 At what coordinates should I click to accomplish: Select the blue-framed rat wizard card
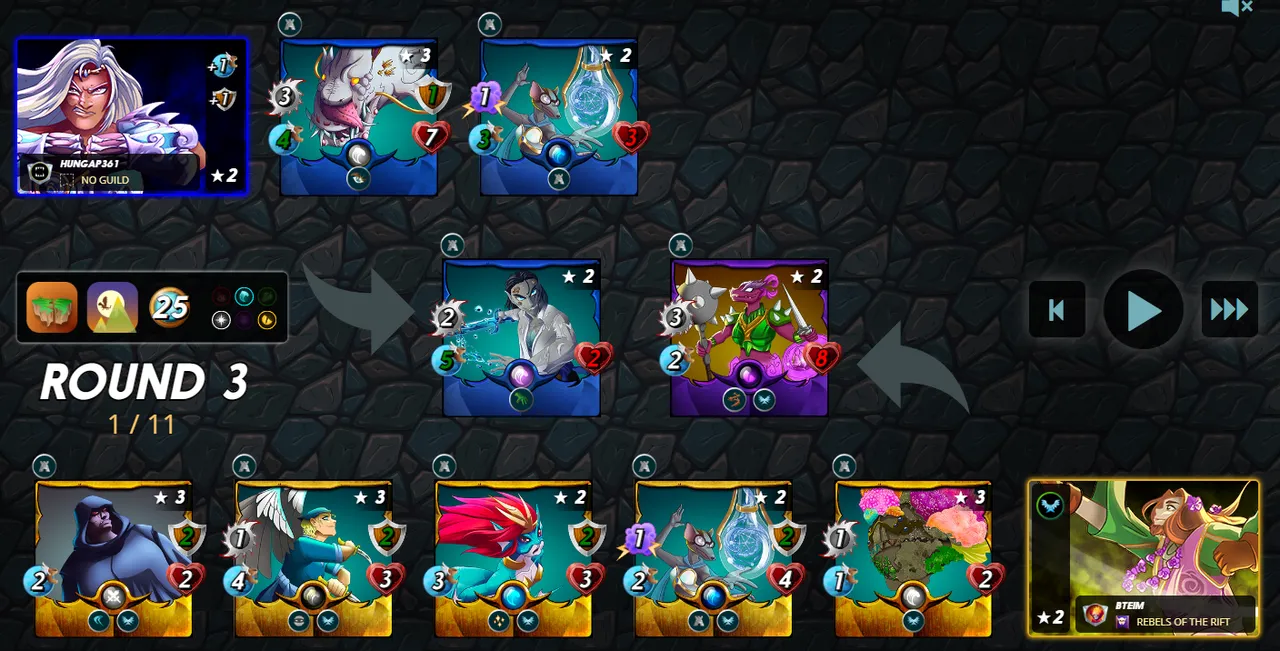click(559, 115)
